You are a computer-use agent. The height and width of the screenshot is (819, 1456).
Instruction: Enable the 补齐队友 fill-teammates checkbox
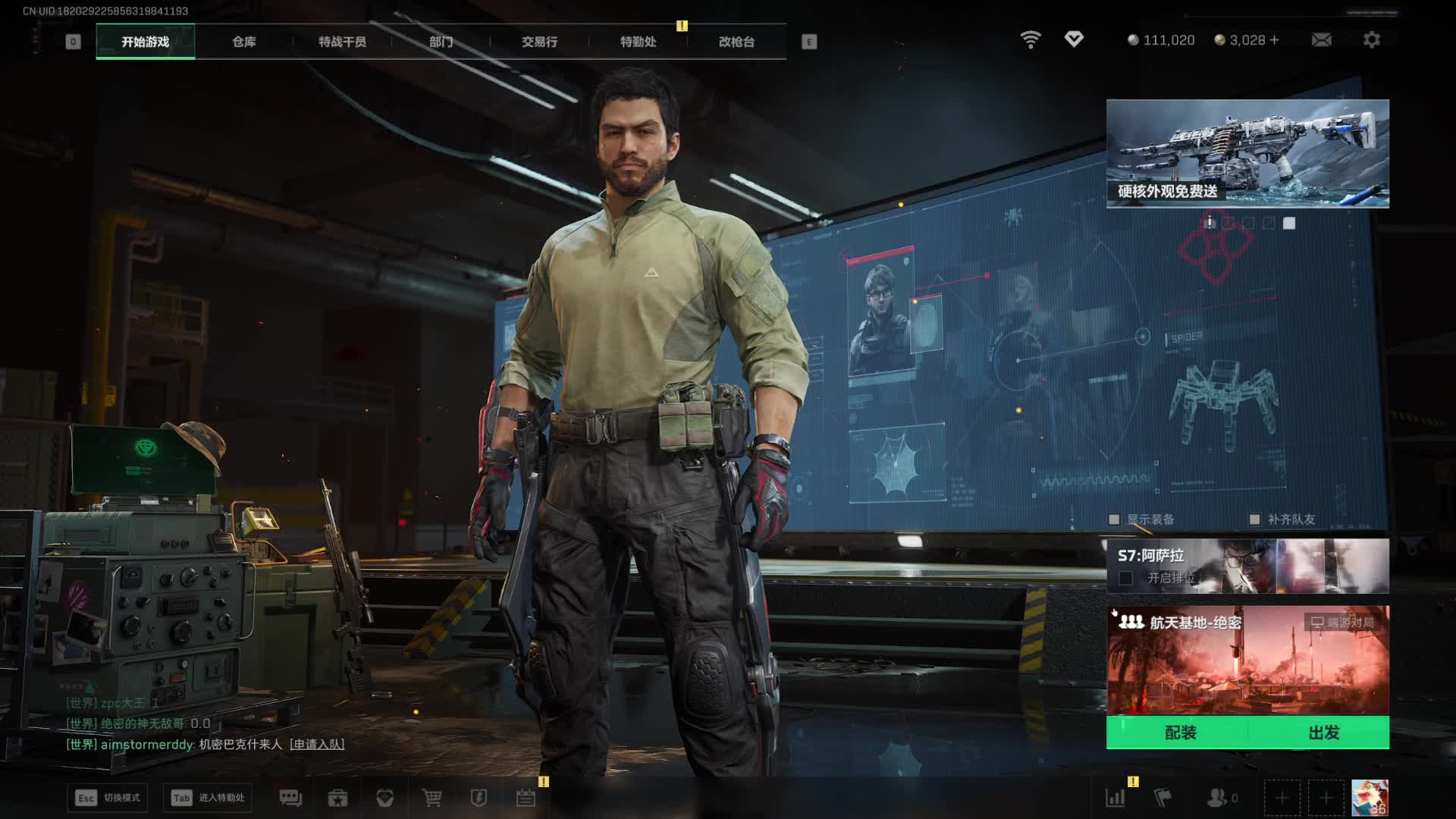click(1254, 519)
